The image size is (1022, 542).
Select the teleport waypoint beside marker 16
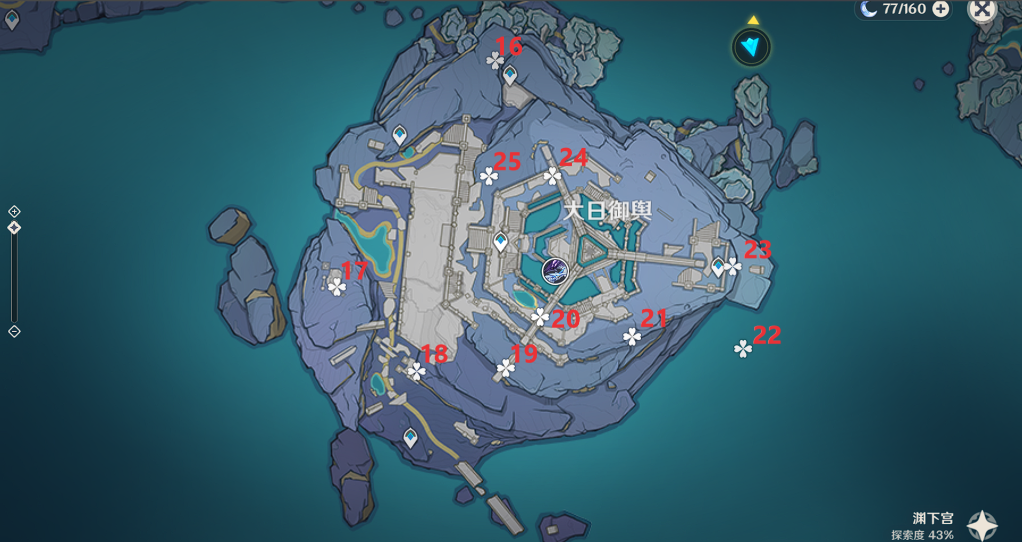pyautogui.click(x=511, y=74)
